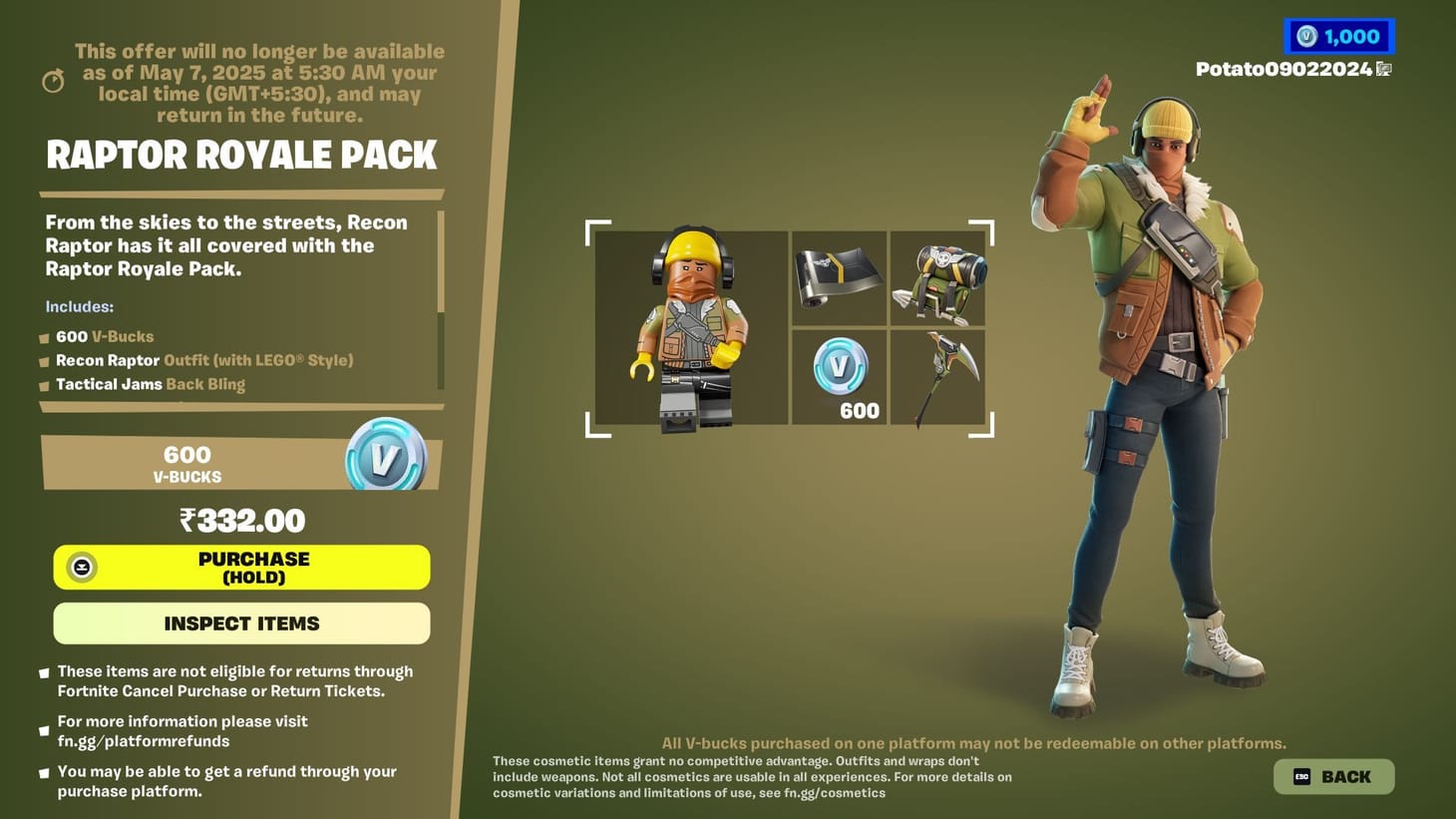This screenshot has height=819, width=1456.
Task: Select the PC platform icon next to Potato09022024
Action: coord(1383,70)
